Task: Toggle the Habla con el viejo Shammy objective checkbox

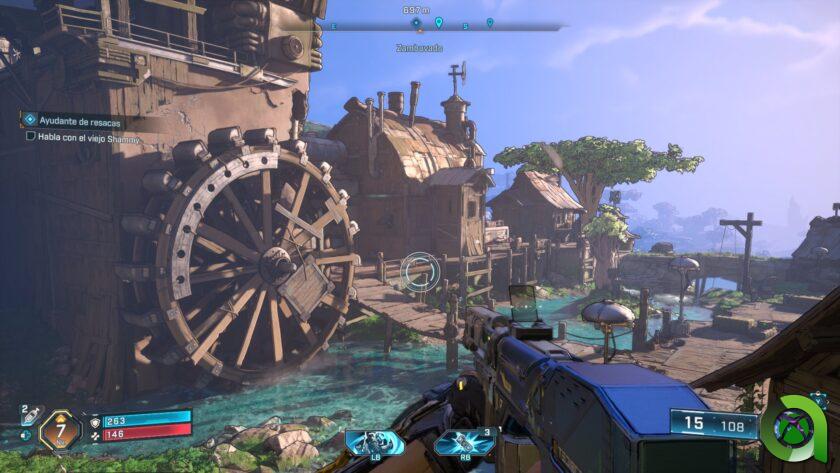Action: [x=31, y=137]
